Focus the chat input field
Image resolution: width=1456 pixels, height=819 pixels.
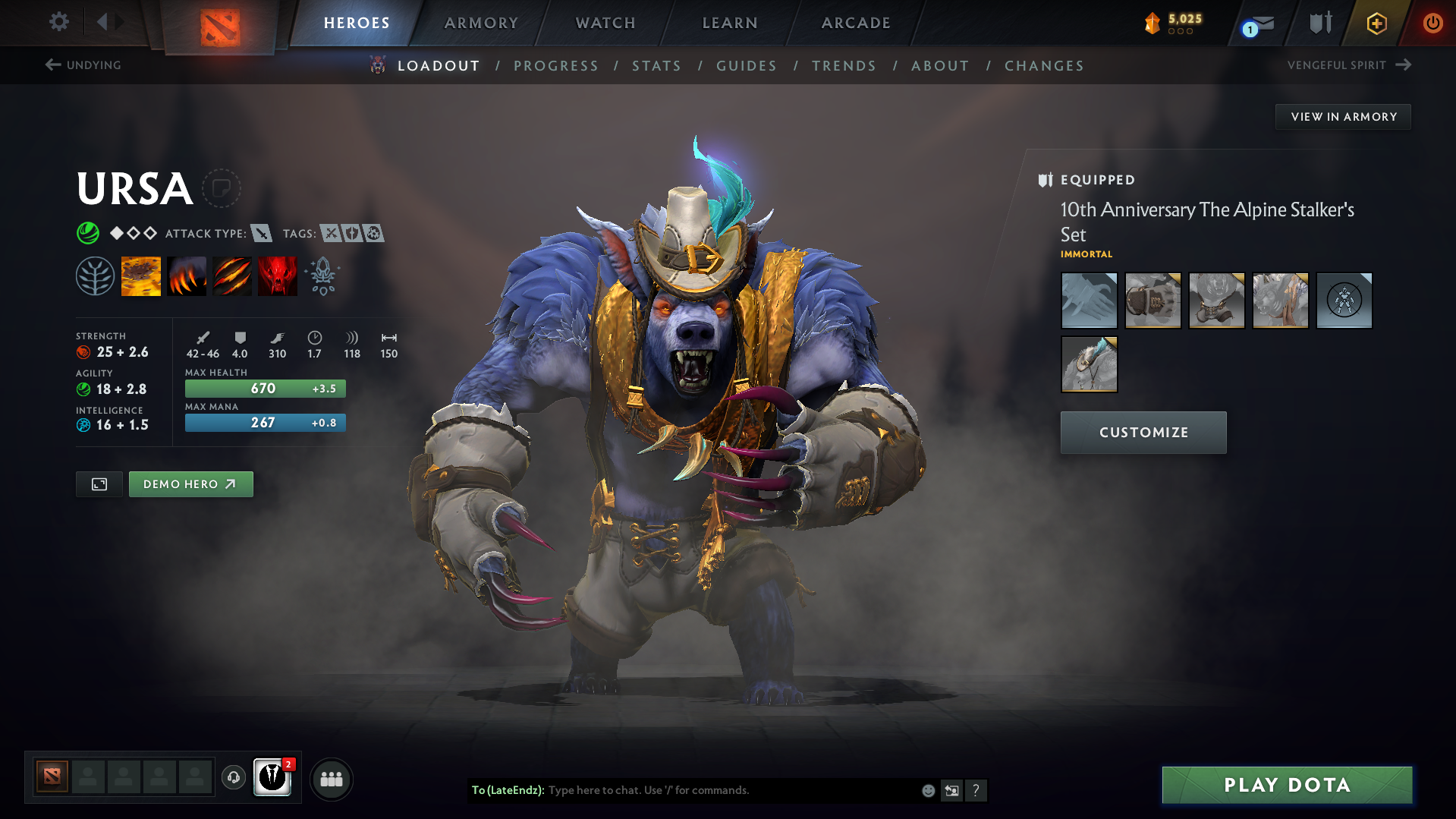[x=728, y=790]
